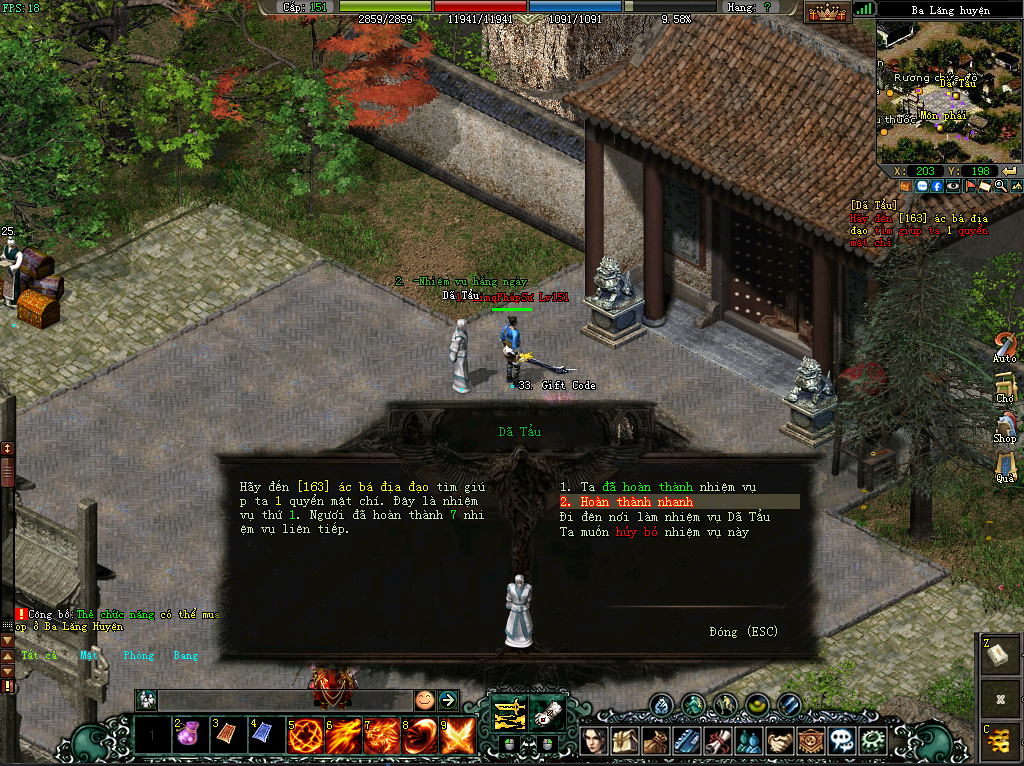Enable the Auto button on the right

(1004, 348)
